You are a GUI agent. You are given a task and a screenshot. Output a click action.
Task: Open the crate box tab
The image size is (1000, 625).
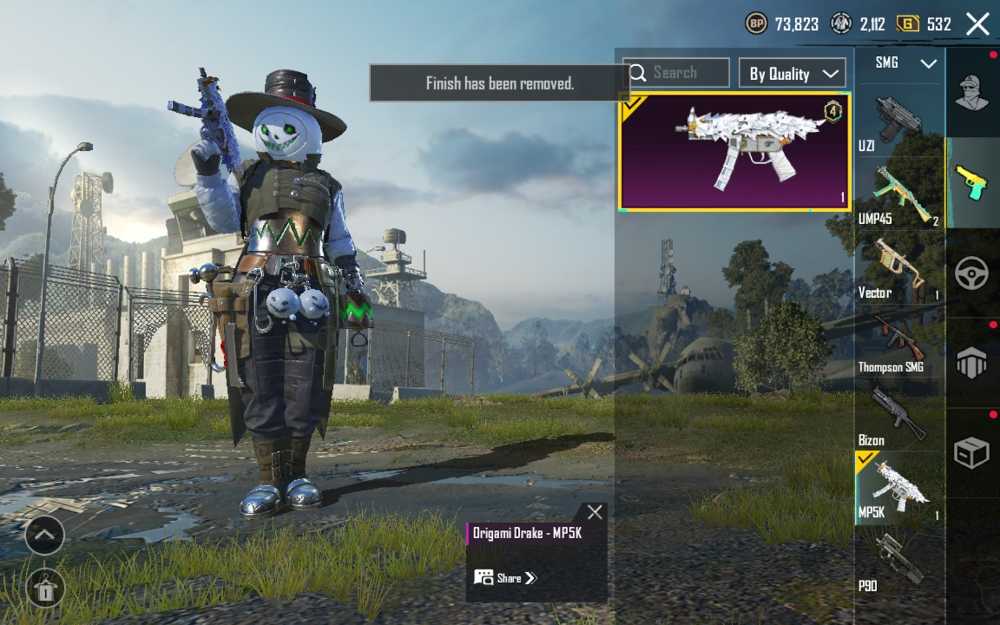pyautogui.click(x=971, y=453)
